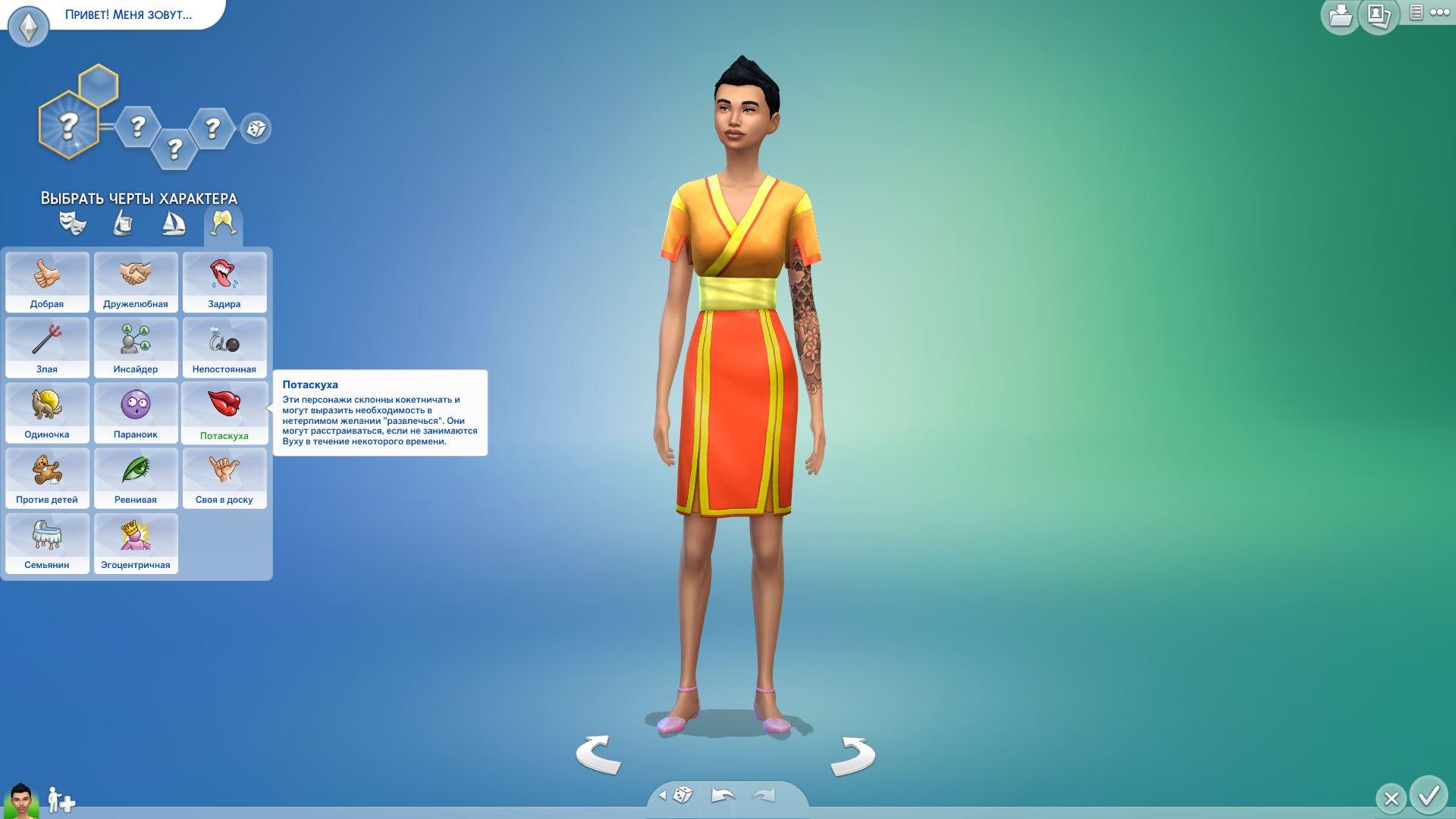Viewport: 1456px width, 819px height.
Task: Select the Злая trait with pitchfork
Action: click(47, 347)
